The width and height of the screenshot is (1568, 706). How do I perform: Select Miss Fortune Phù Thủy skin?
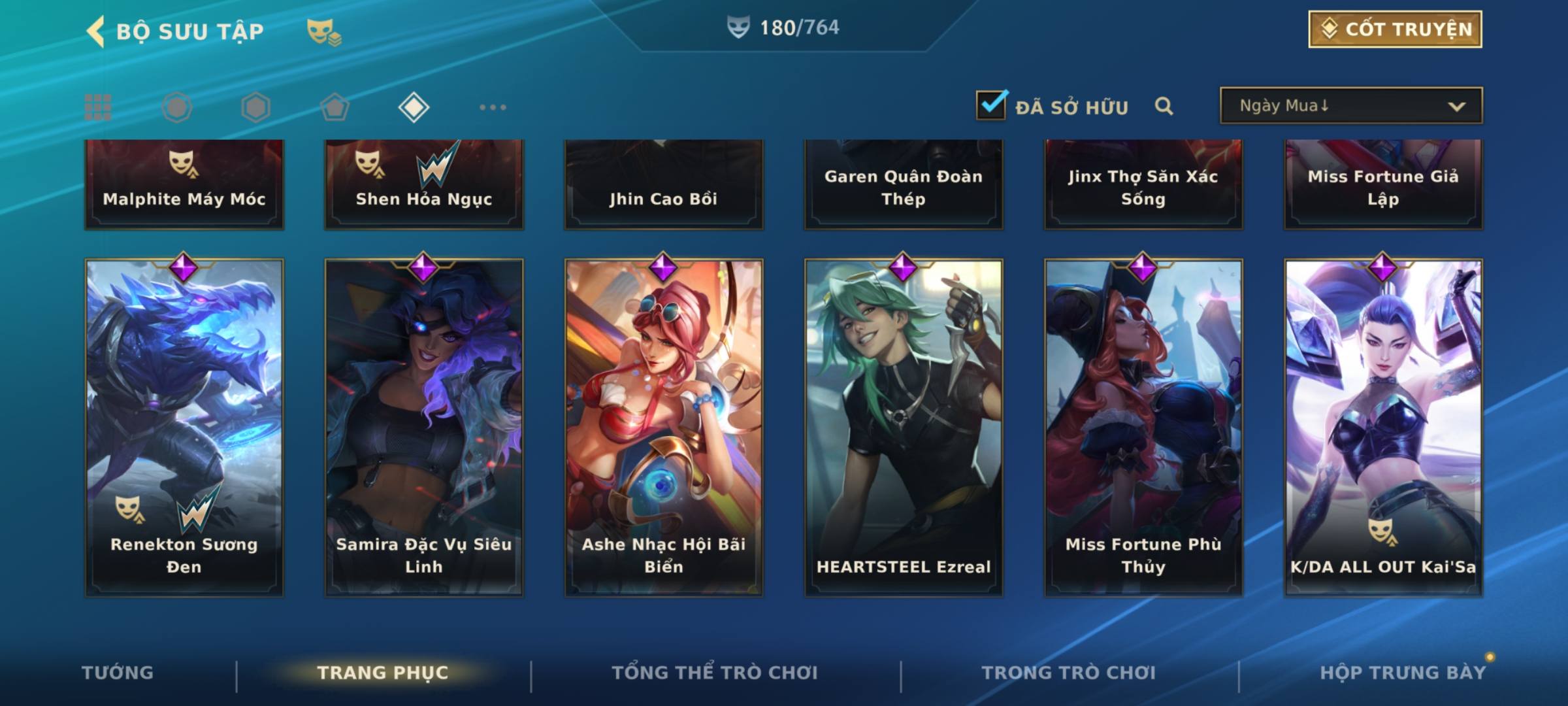(x=1143, y=427)
